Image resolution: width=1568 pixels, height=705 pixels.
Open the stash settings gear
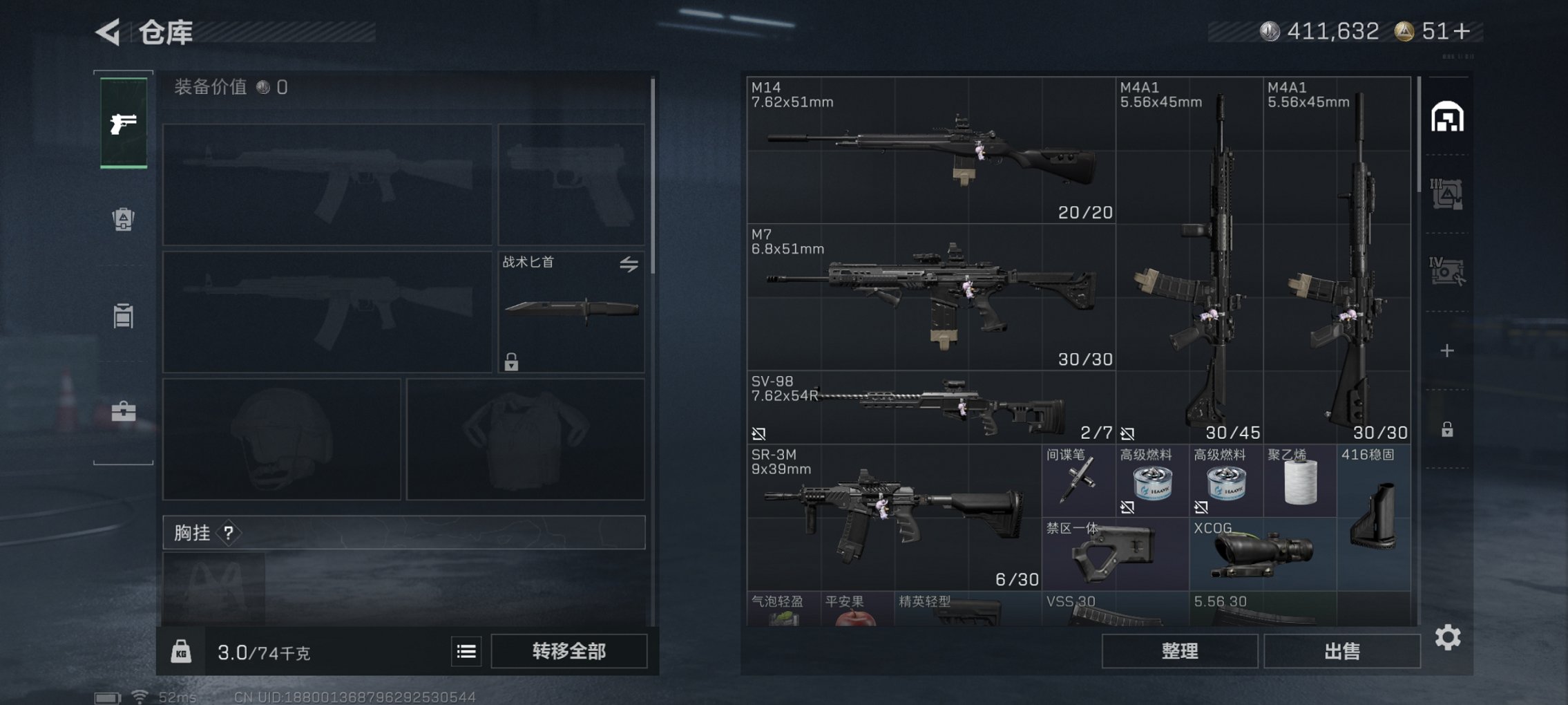pyautogui.click(x=1448, y=637)
